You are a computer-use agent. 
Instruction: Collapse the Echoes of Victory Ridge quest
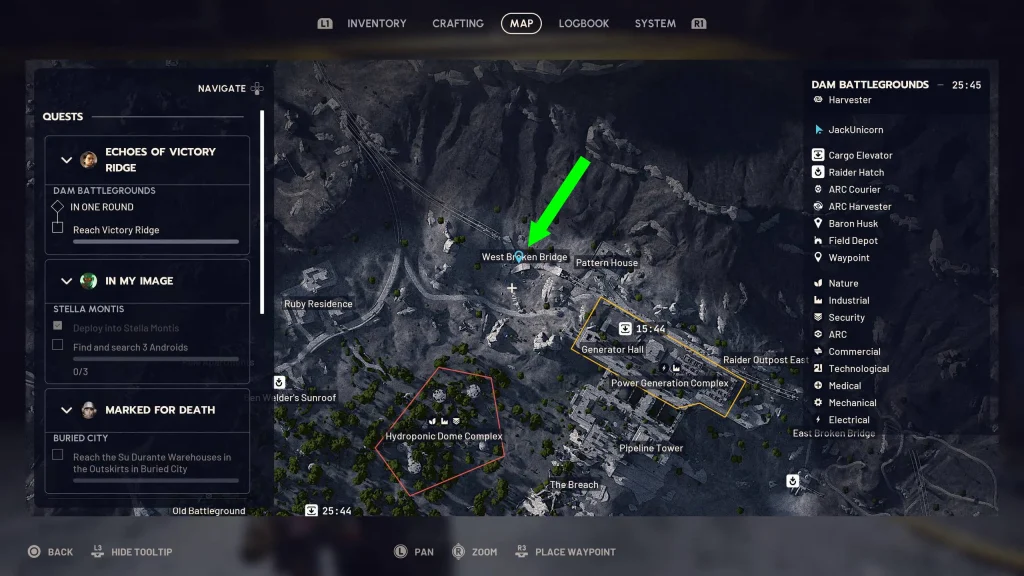67,160
